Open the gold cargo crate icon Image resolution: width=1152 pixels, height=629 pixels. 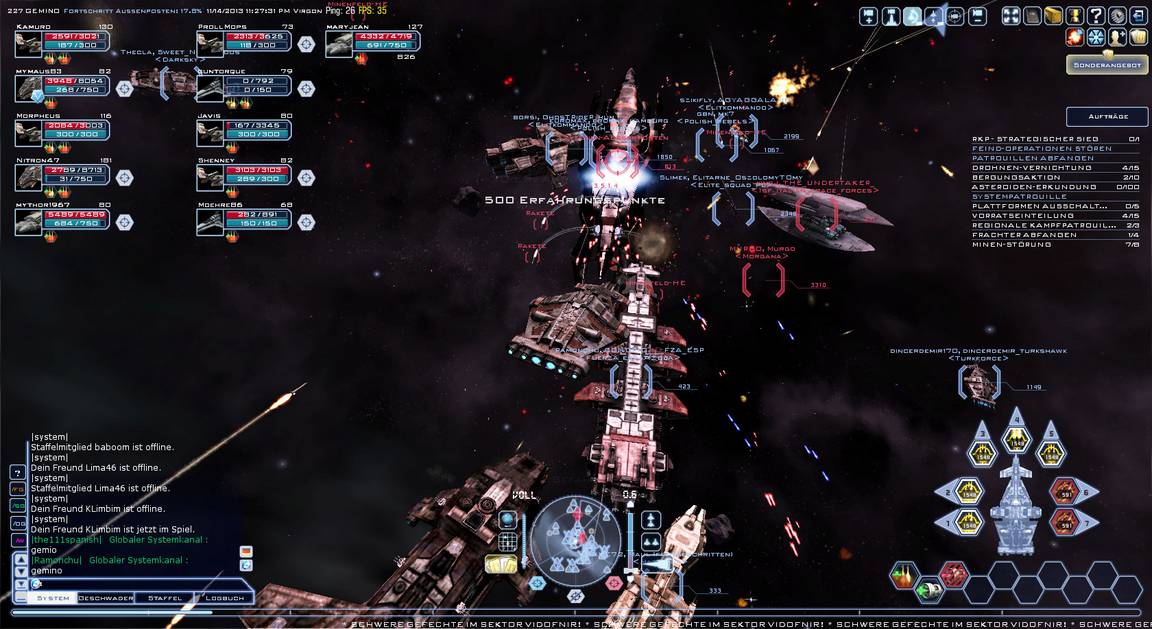[x=1053, y=16]
